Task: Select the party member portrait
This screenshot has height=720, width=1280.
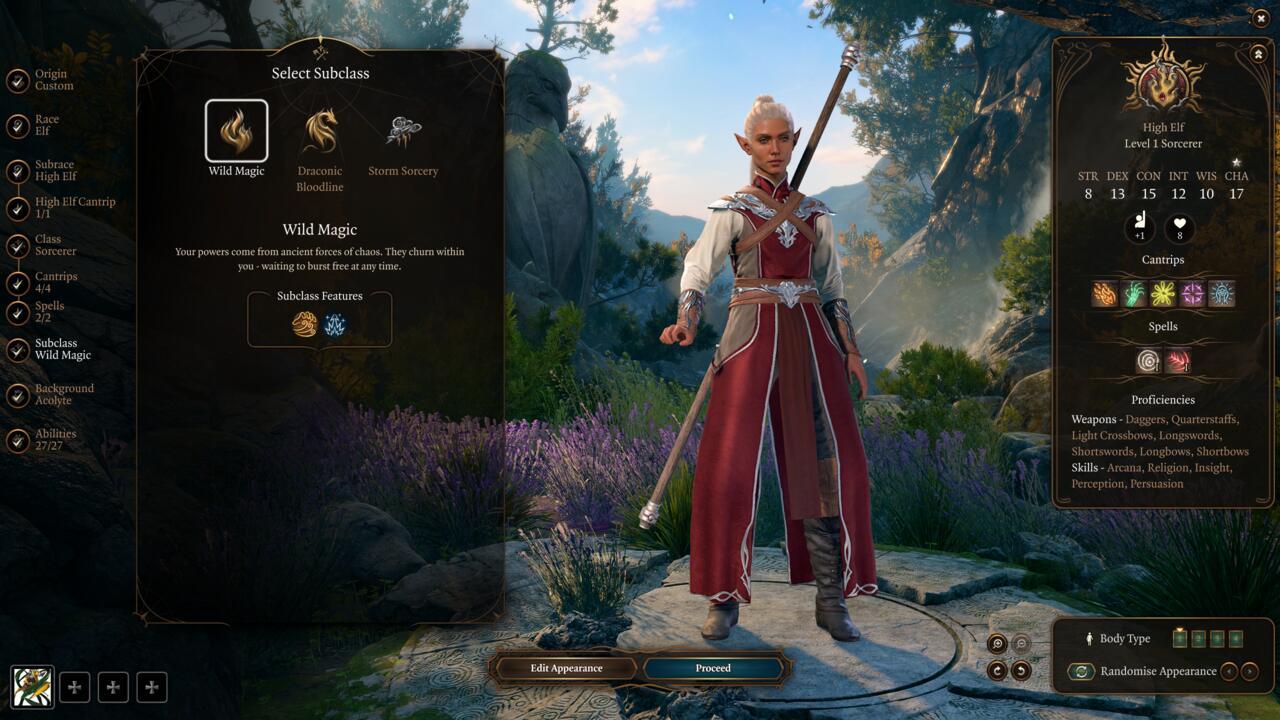Action: point(32,687)
